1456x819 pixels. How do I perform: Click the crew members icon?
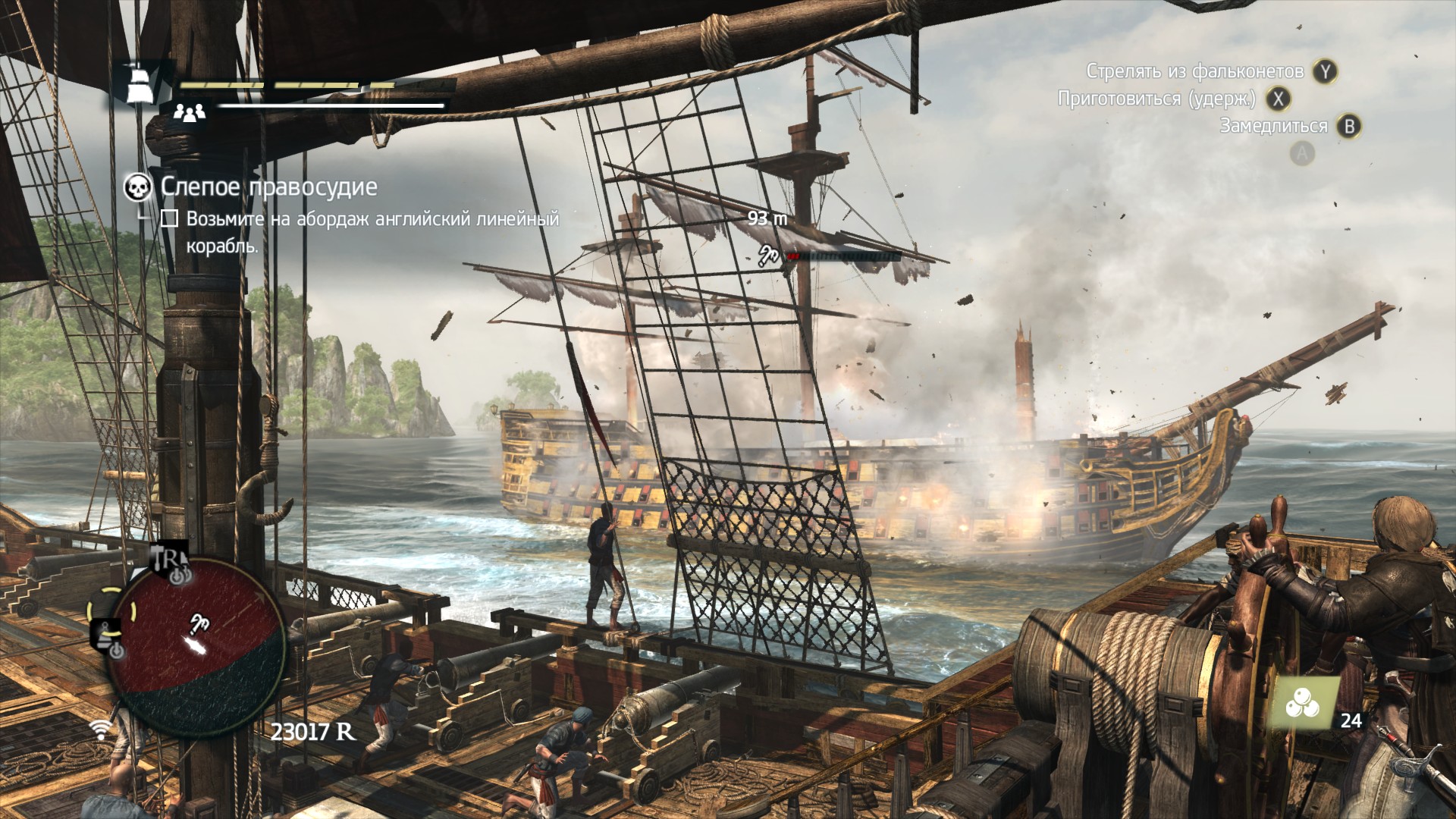point(190,113)
